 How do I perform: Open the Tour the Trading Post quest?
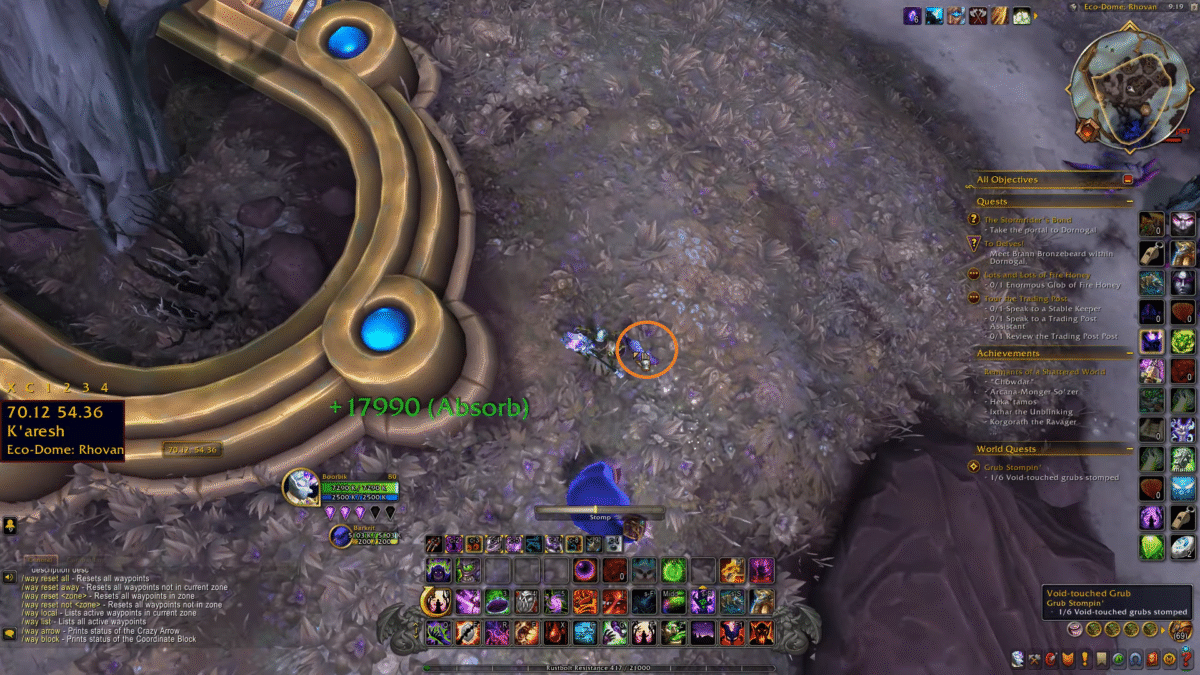coord(1026,298)
